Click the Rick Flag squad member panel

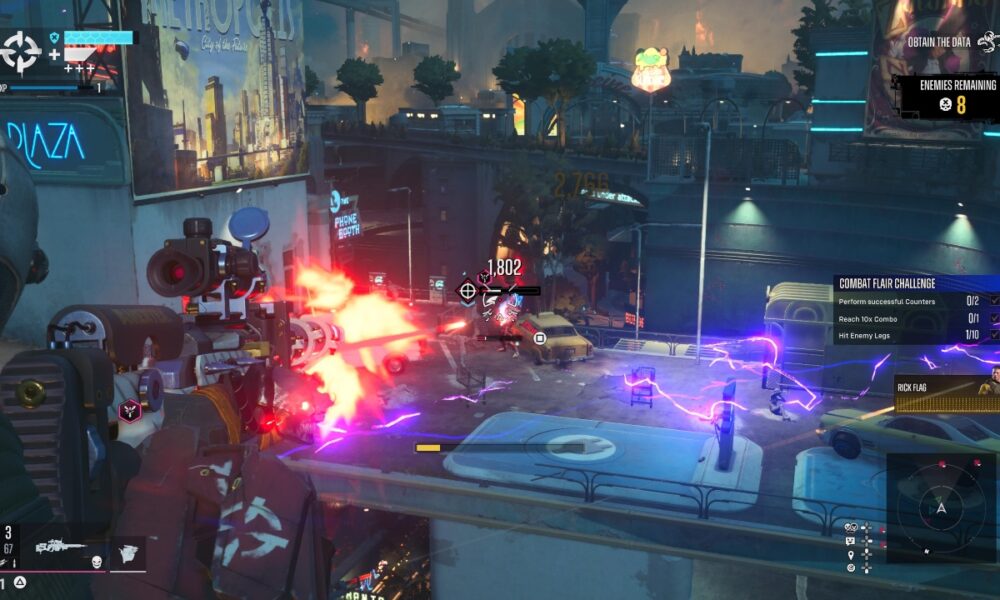[x=946, y=394]
